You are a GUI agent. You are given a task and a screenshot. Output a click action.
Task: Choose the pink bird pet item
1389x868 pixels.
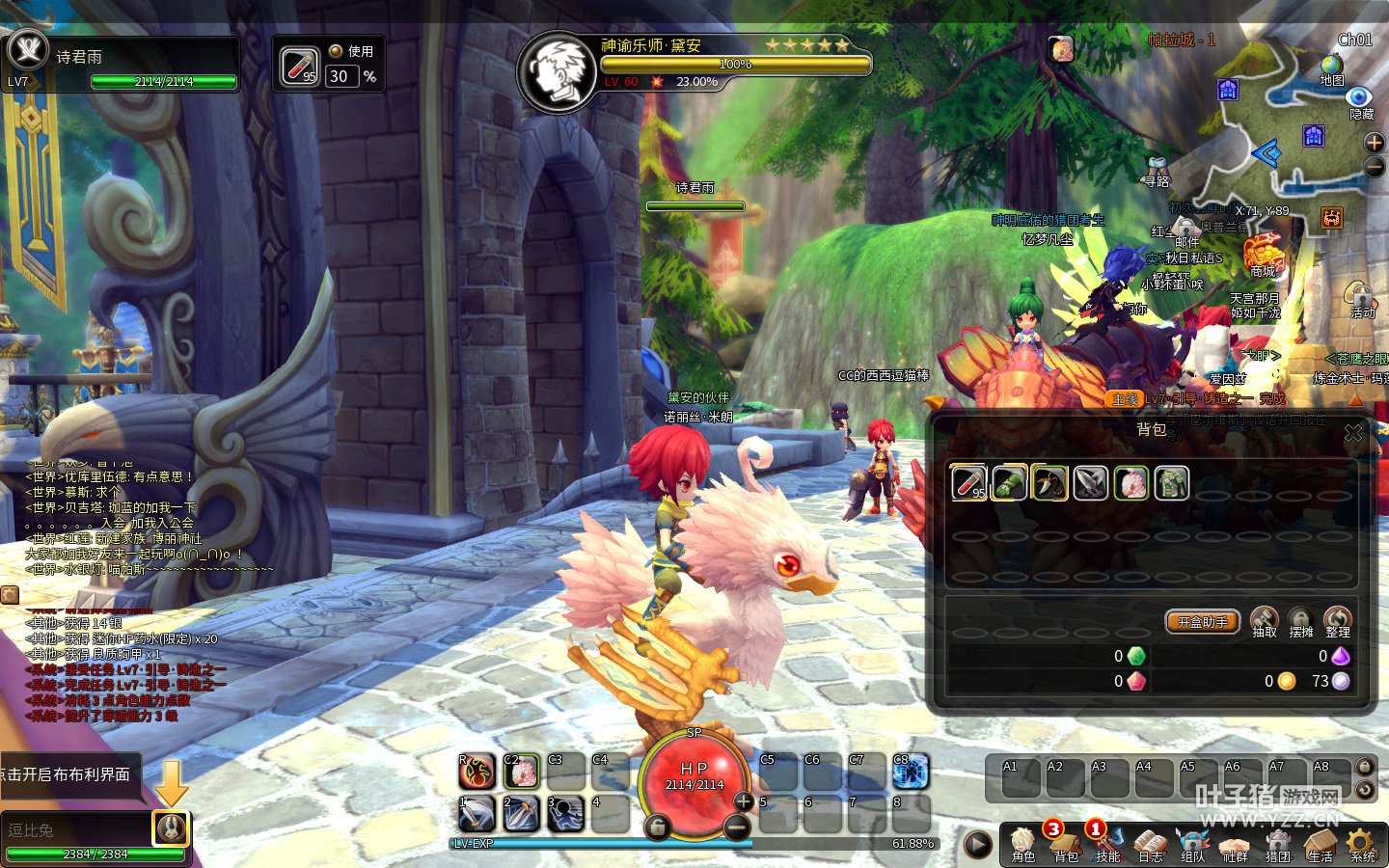(x=1131, y=482)
